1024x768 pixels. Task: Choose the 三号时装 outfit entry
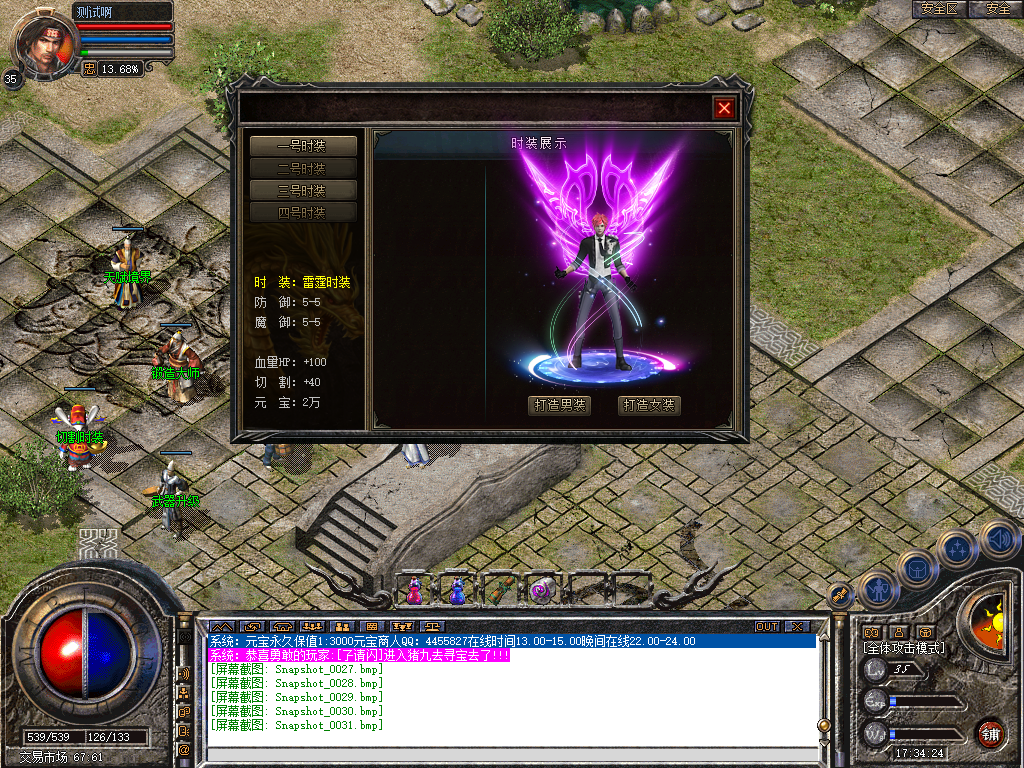tap(303, 191)
